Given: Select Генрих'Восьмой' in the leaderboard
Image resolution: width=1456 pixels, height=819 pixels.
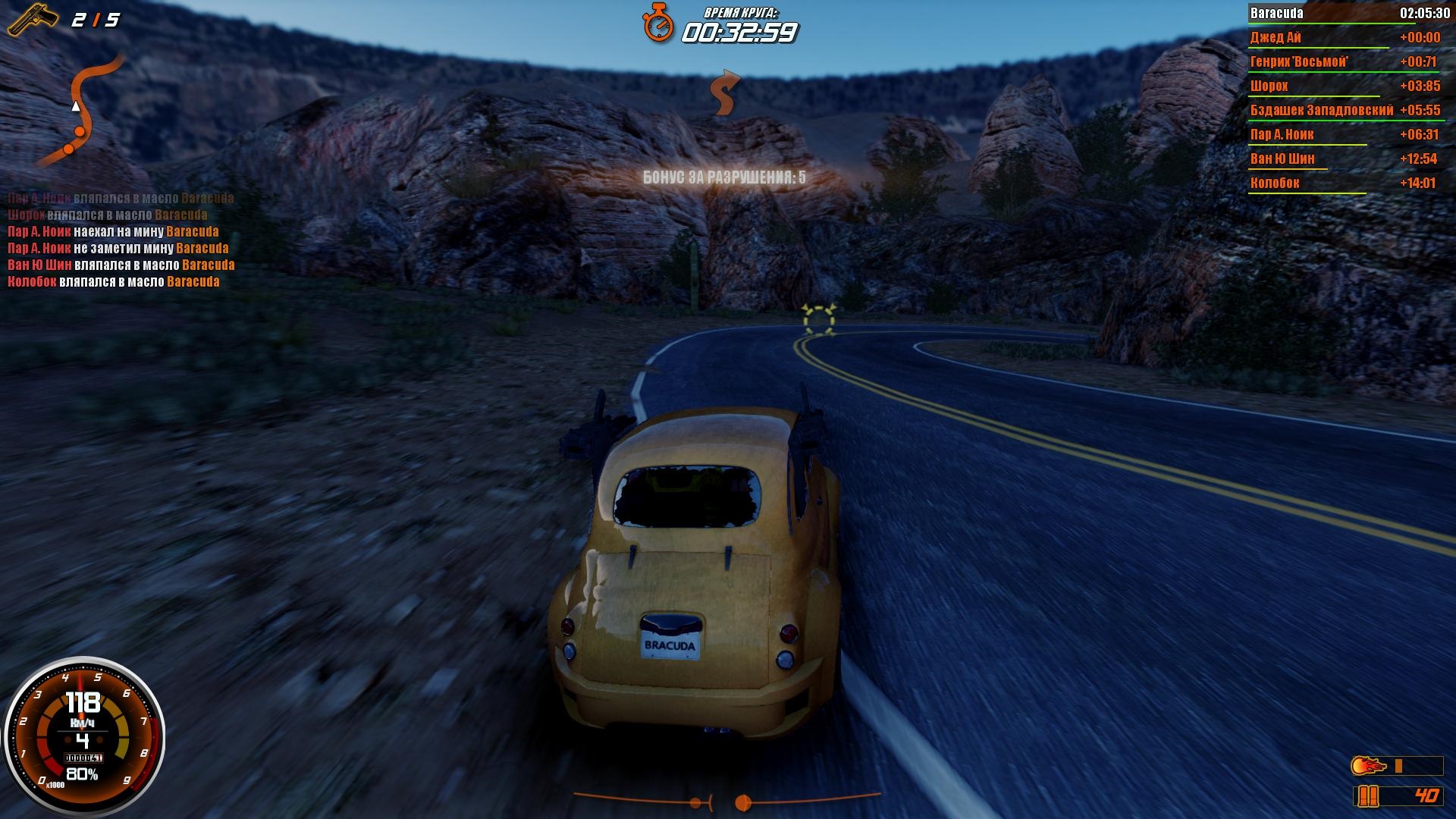Looking at the screenshot, I should [1345, 61].
